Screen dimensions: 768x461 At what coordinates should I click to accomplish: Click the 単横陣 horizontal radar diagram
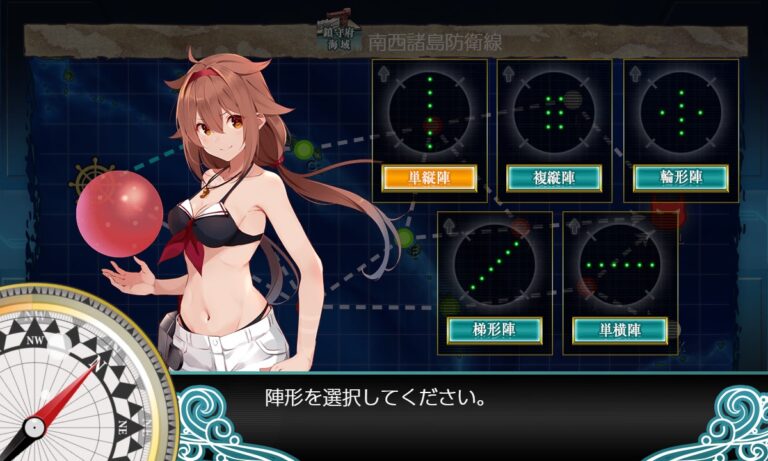pos(619,264)
